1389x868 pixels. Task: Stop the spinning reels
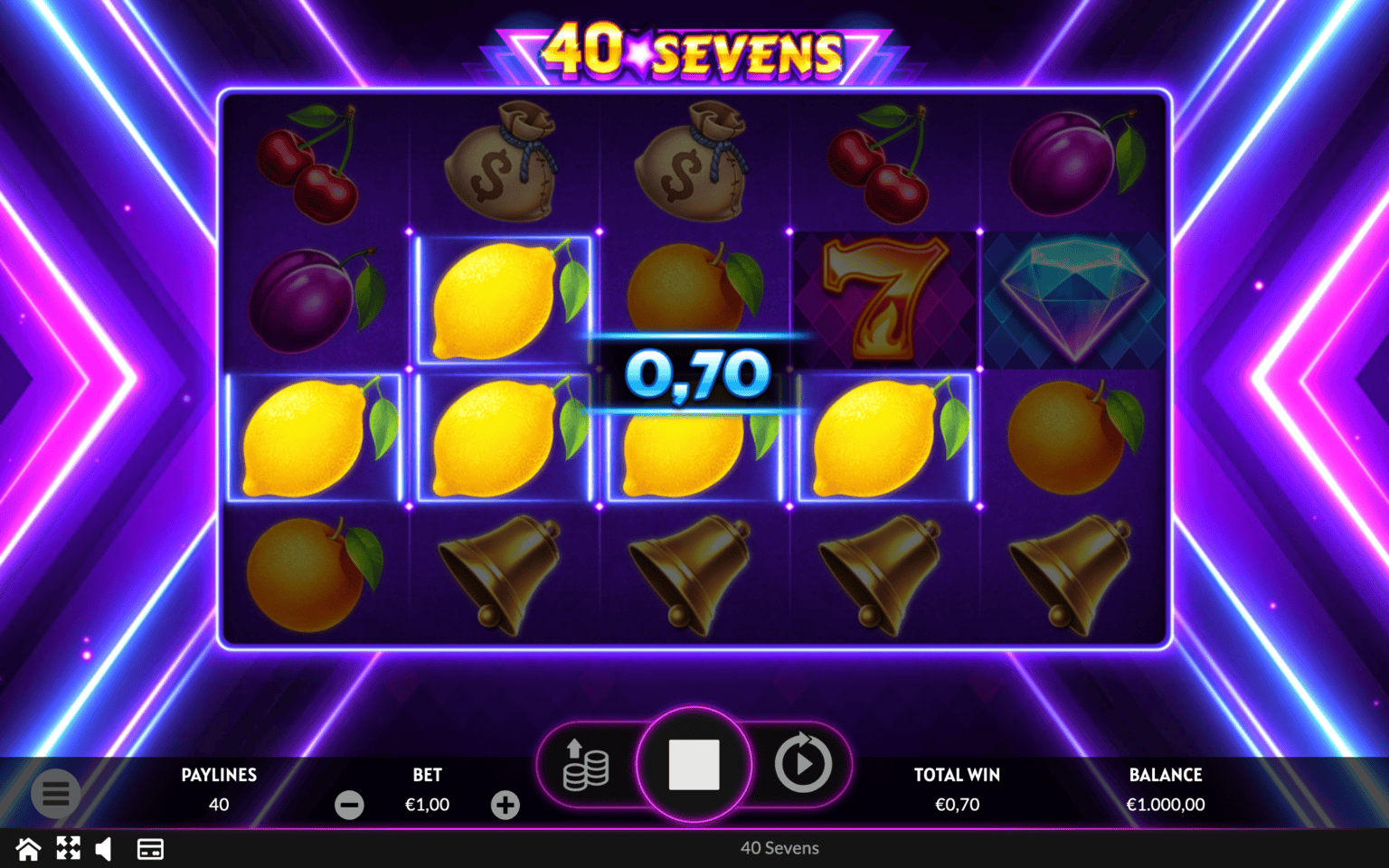pos(694,764)
